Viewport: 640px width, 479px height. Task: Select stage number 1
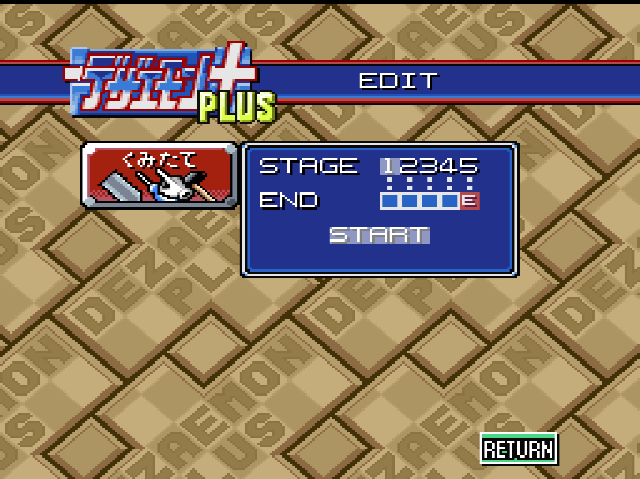(x=388, y=166)
